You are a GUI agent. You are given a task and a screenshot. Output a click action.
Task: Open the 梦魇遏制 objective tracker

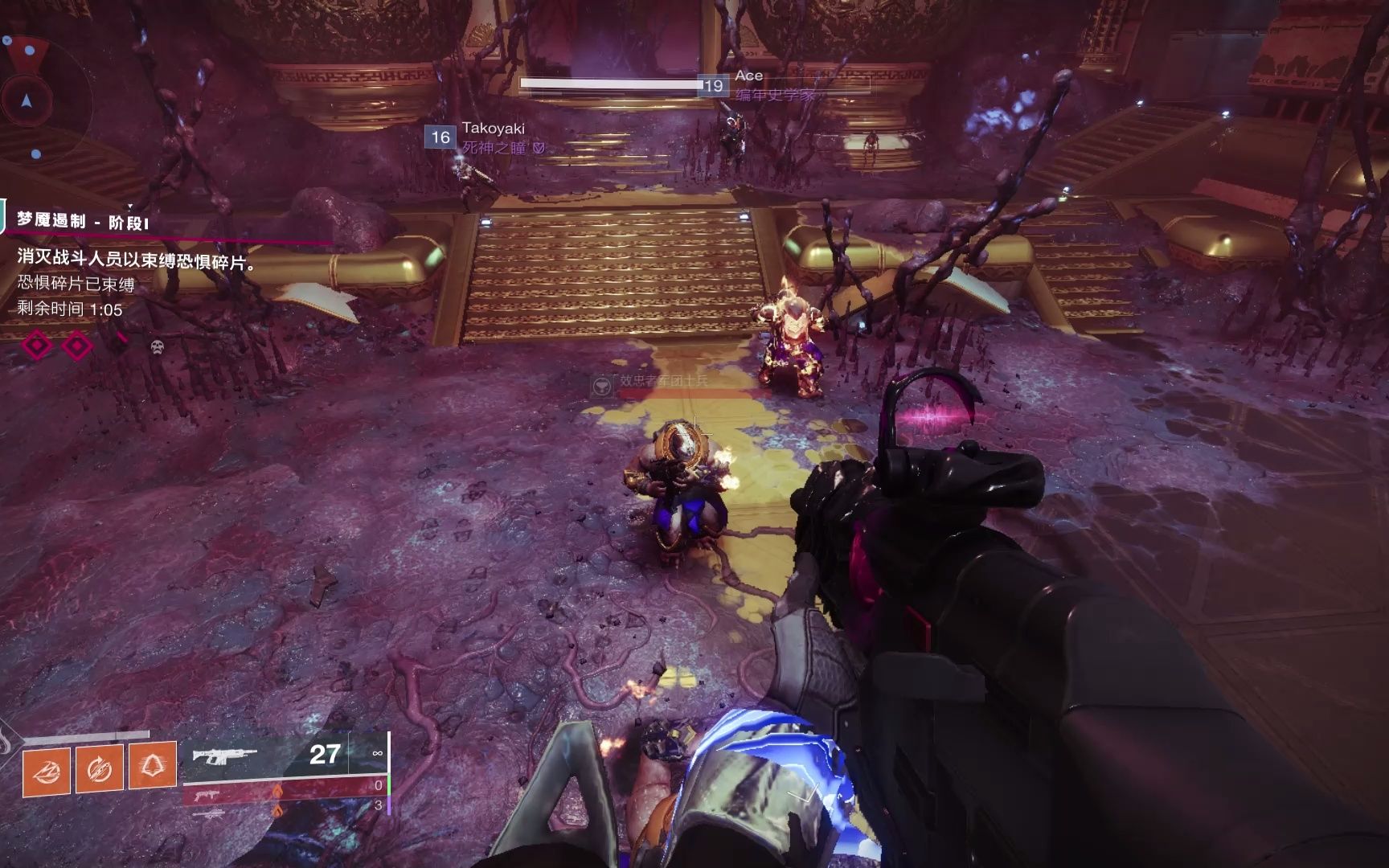click(83, 221)
